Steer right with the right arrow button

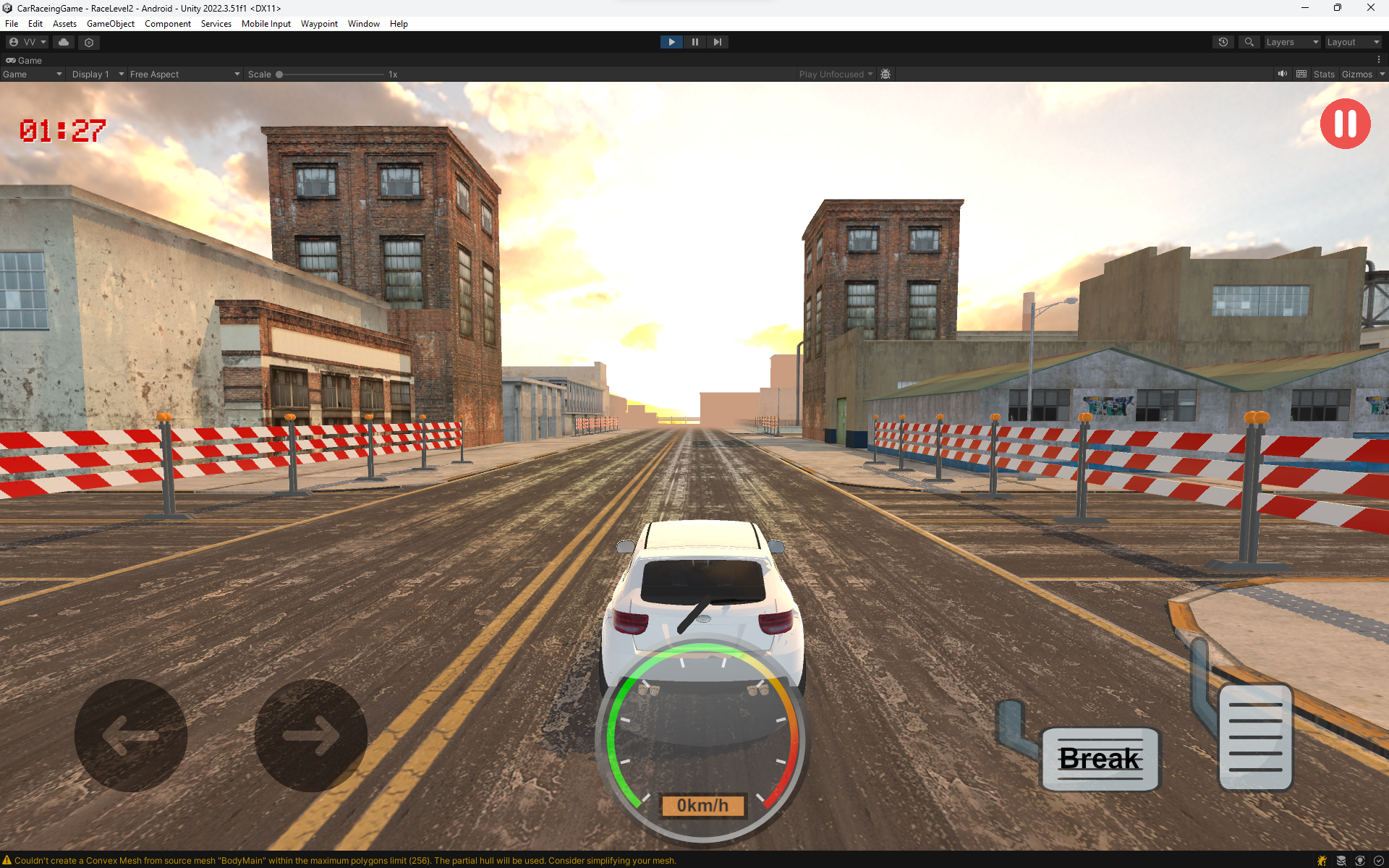310,735
